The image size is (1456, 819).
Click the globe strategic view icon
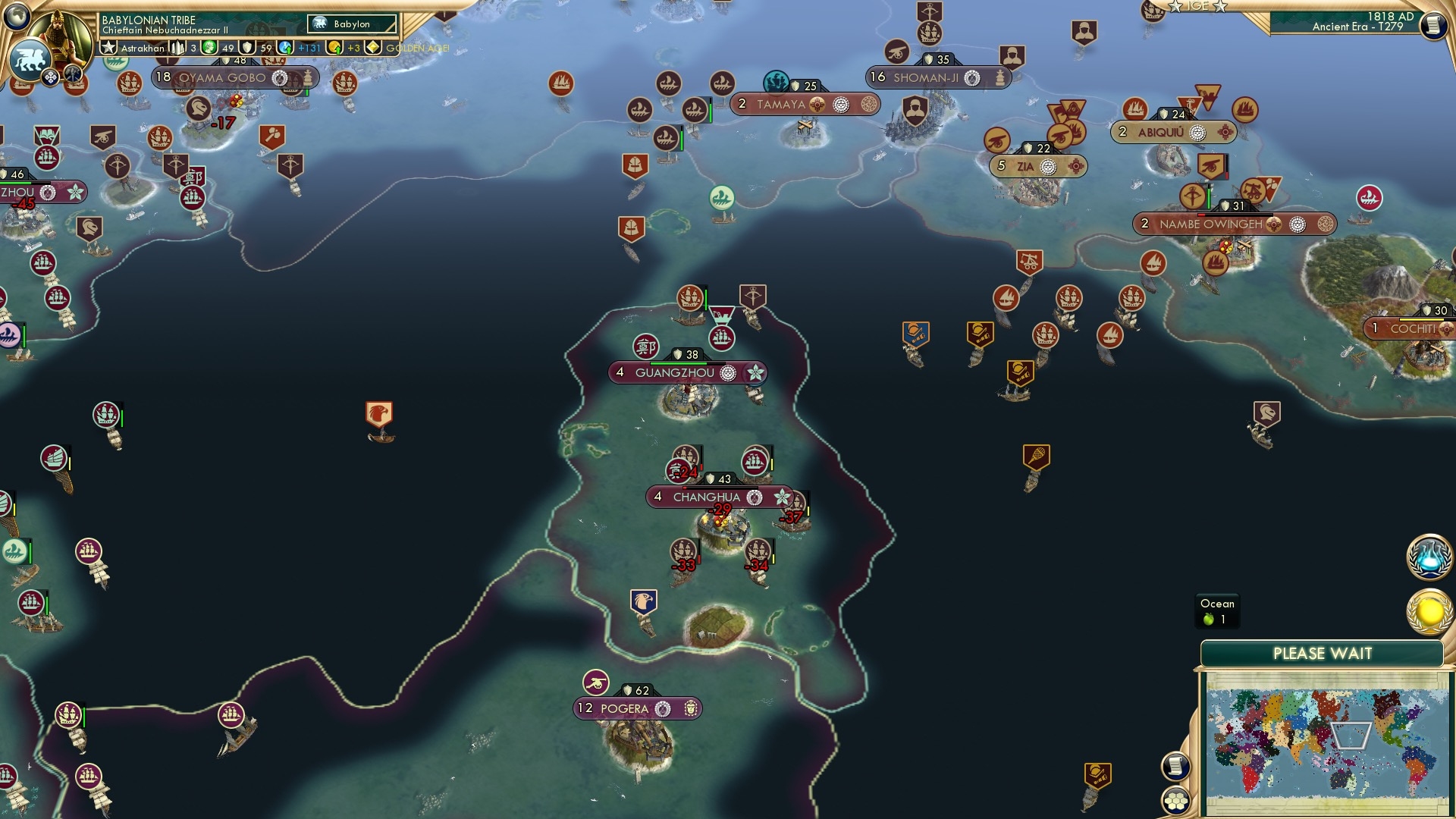(18, 18)
